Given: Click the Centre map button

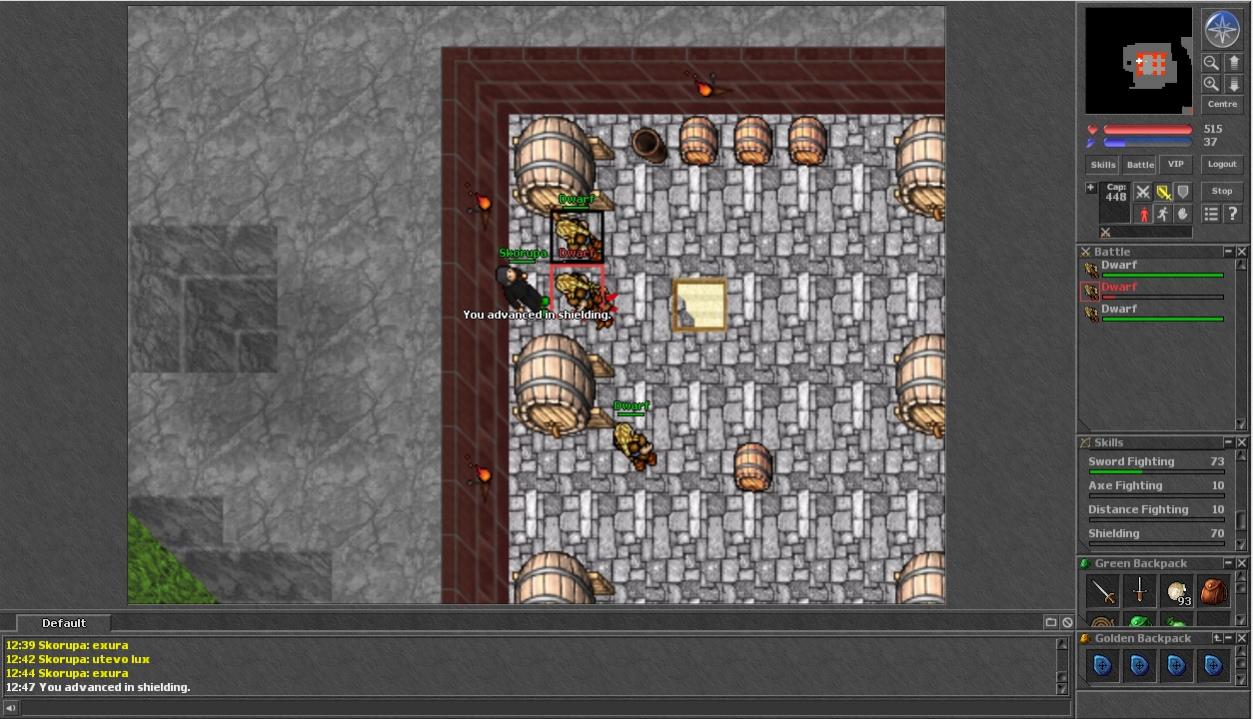Looking at the screenshot, I should click(1222, 104).
